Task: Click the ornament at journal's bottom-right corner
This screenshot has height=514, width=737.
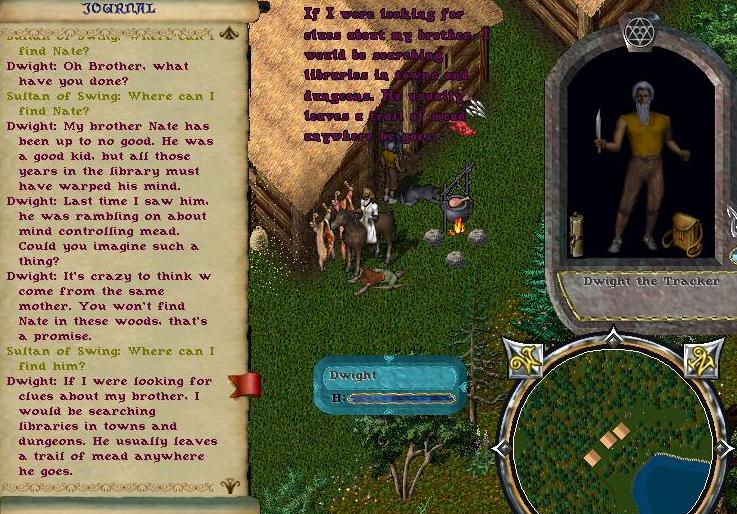Action: coord(230,486)
